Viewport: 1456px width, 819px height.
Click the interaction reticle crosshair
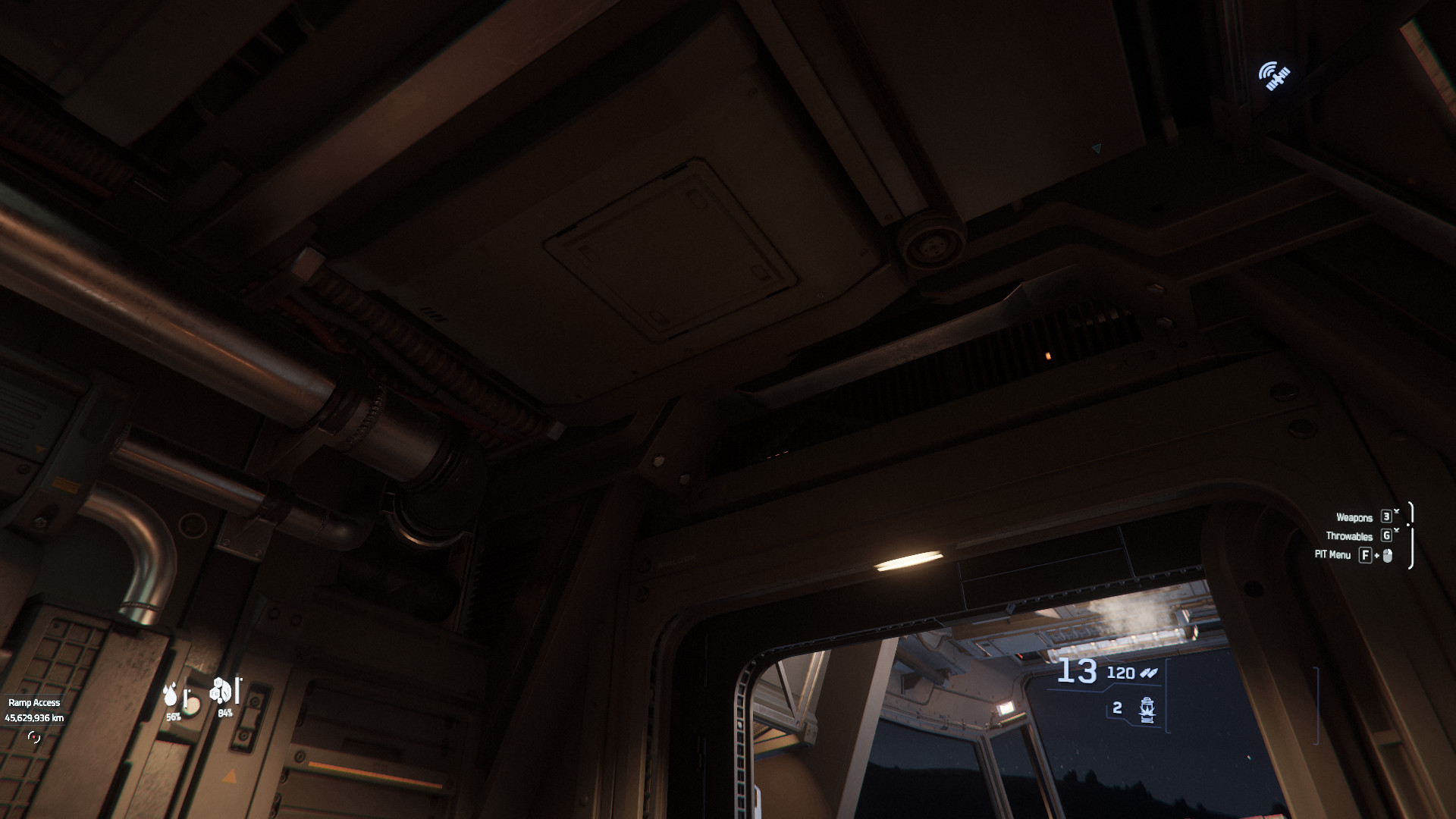tap(36, 738)
